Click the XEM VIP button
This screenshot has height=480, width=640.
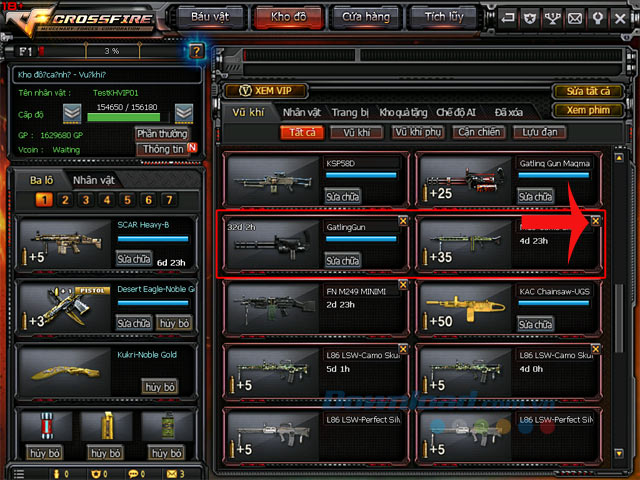pos(266,91)
